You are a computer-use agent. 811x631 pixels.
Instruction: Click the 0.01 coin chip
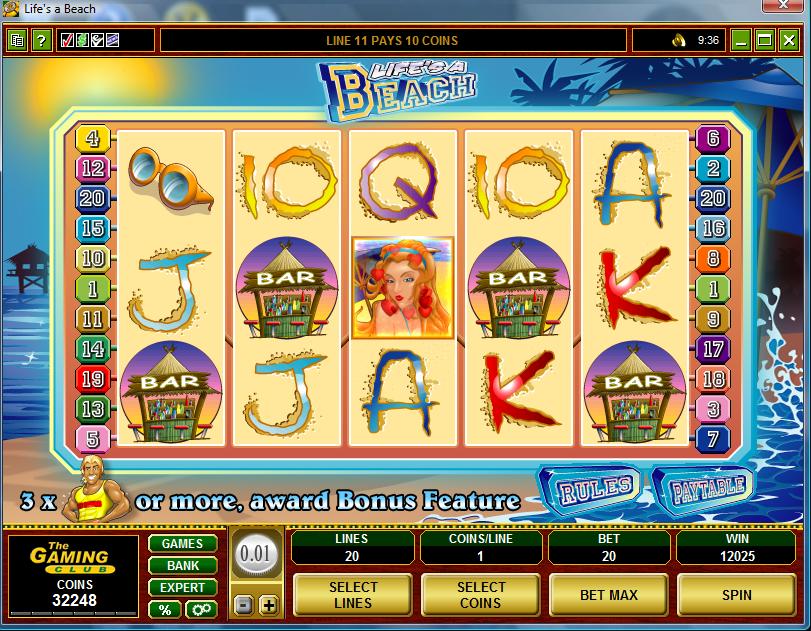[255, 553]
